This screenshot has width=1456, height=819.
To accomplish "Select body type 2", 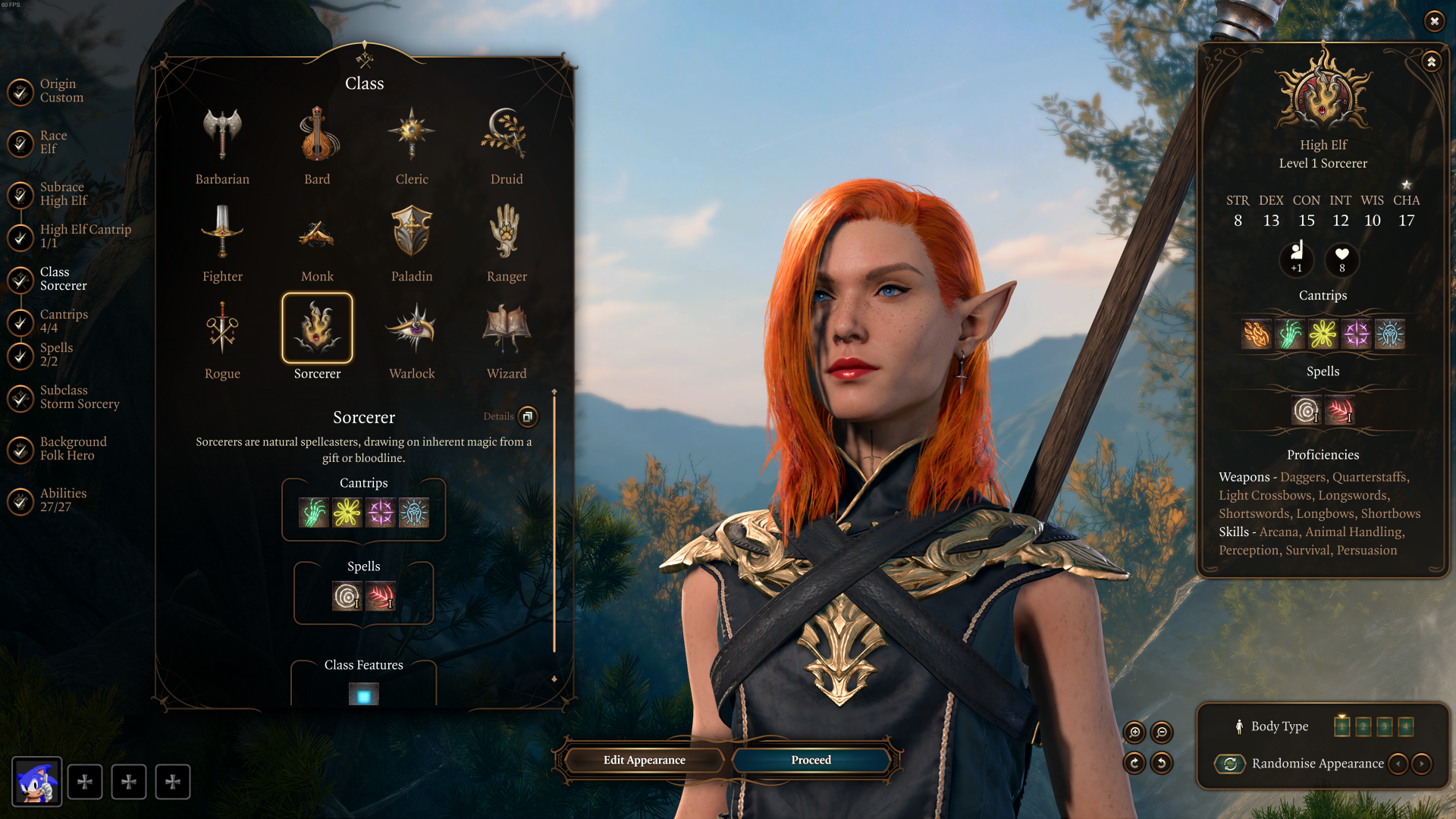I will 1363,726.
